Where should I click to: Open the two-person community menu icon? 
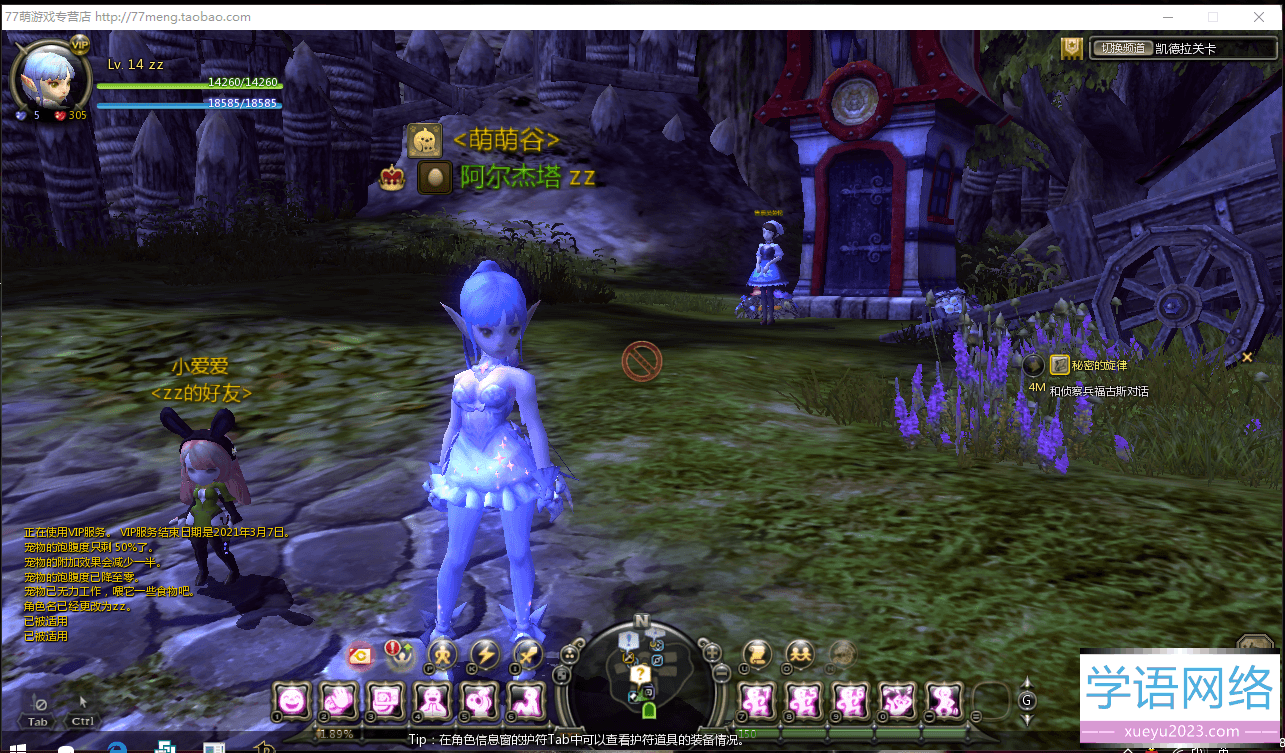pos(800,654)
